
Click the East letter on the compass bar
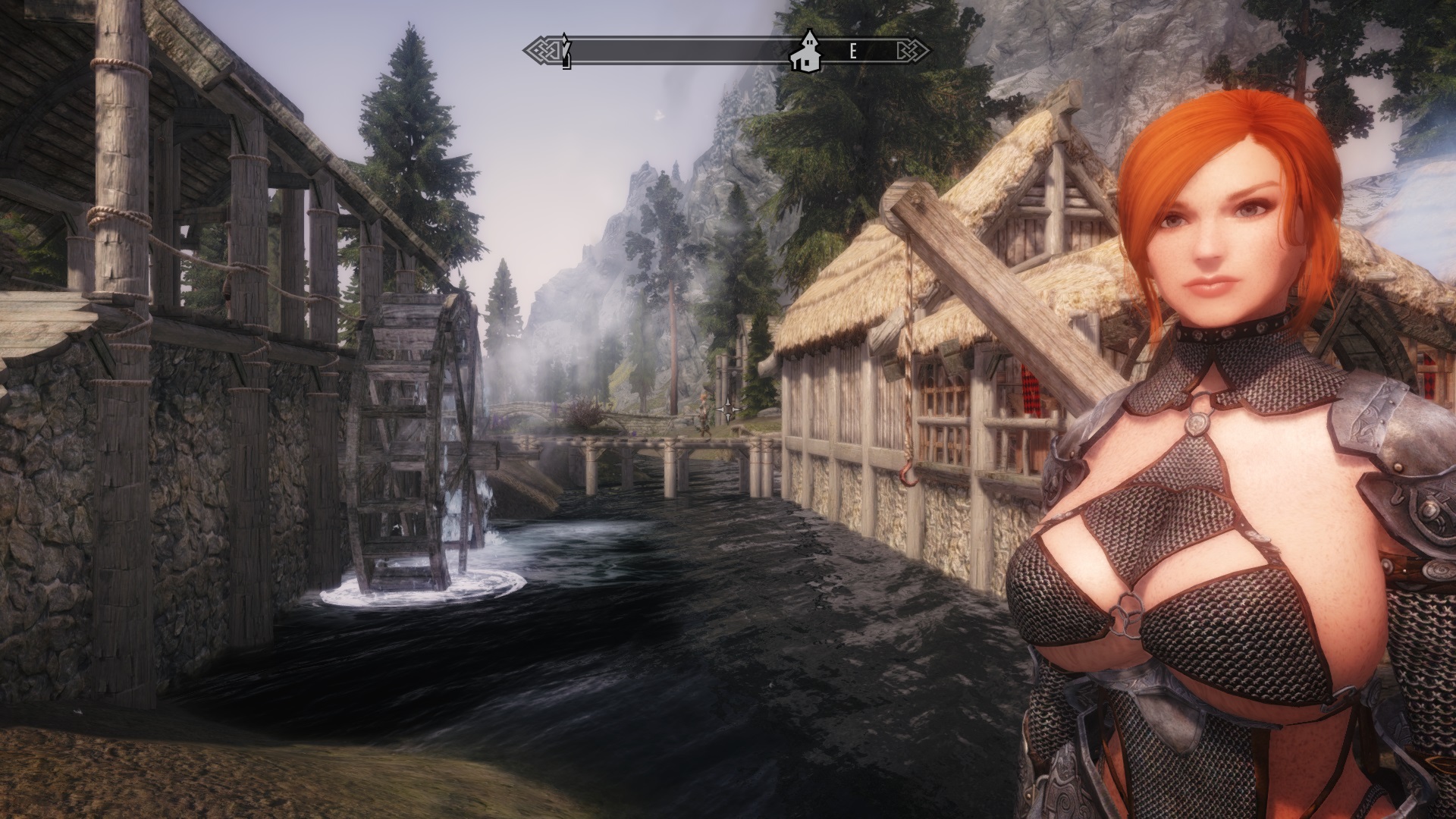click(853, 52)
